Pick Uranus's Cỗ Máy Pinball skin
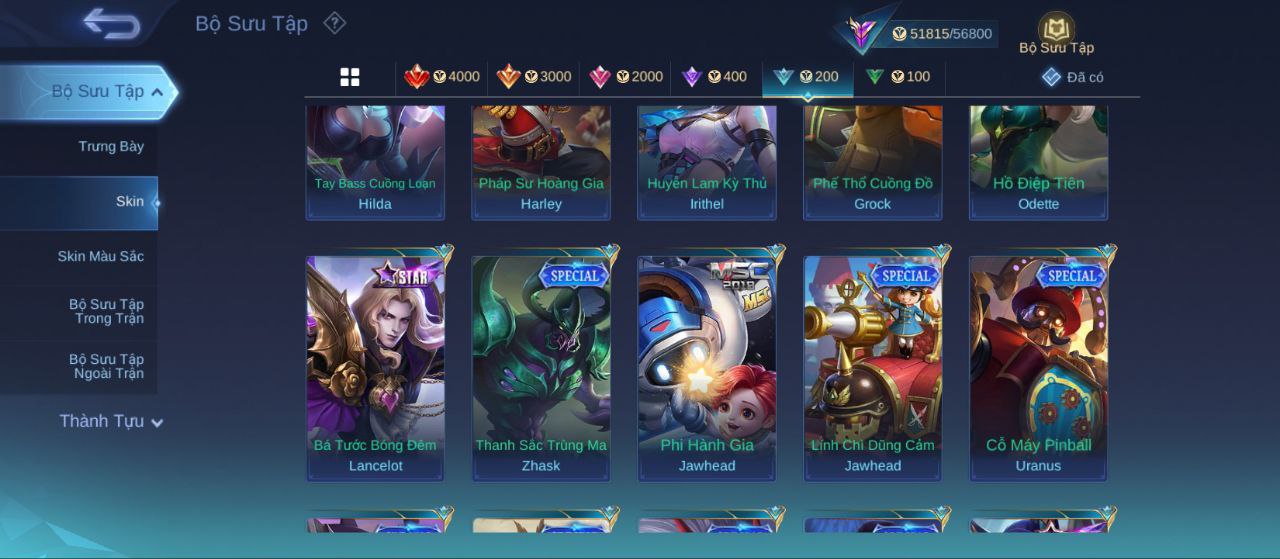 (1038, 367)
